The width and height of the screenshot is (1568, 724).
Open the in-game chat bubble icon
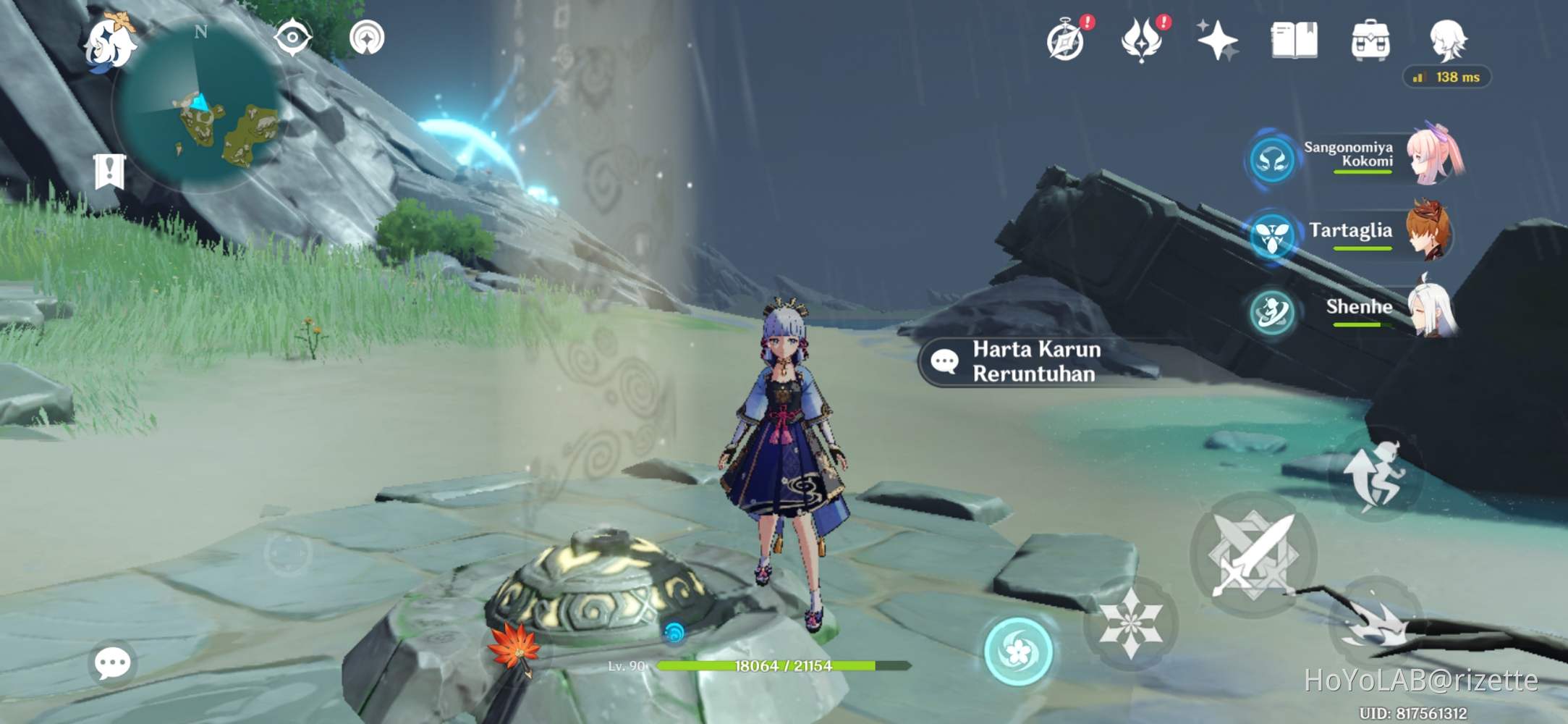[x=112, y=661]
